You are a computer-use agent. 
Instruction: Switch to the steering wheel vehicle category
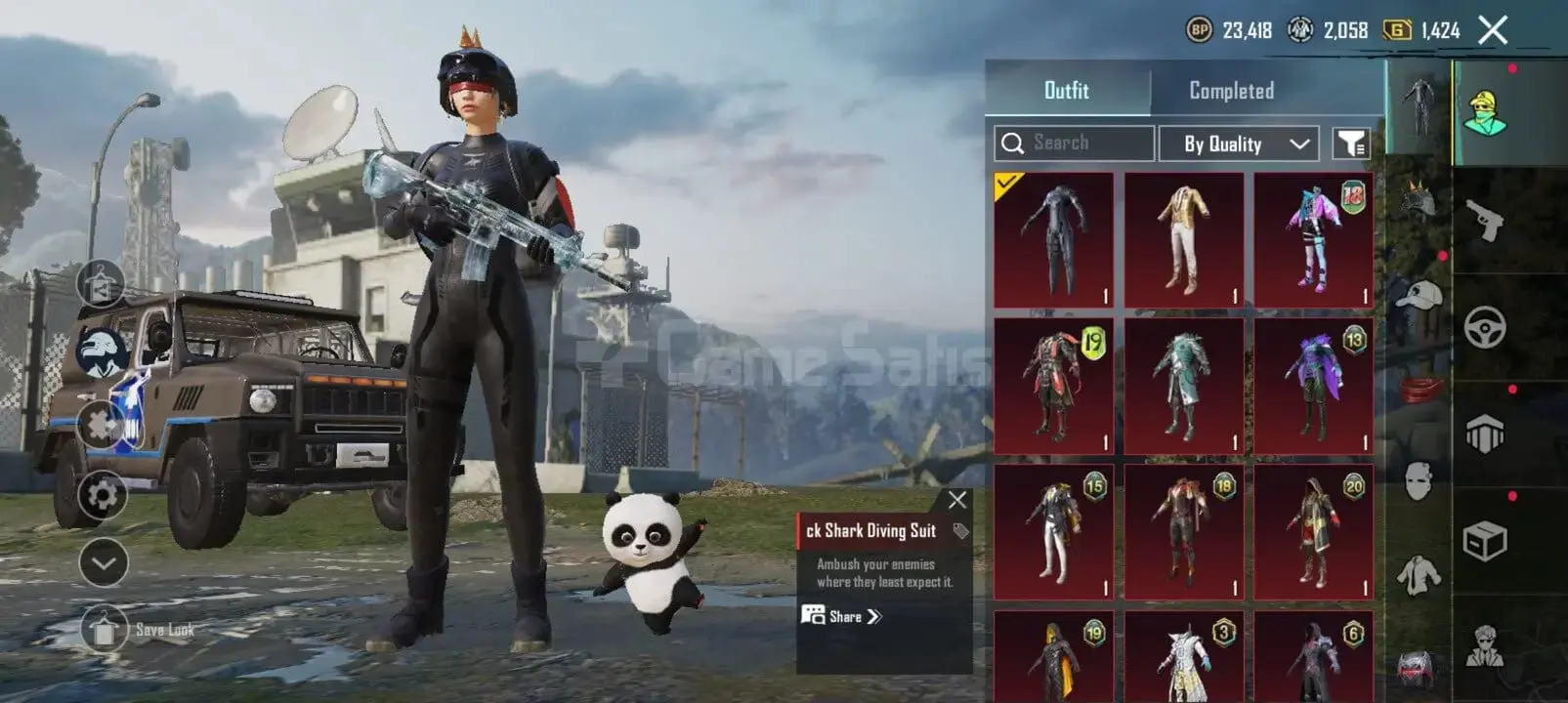click(x=1484, y=328)
